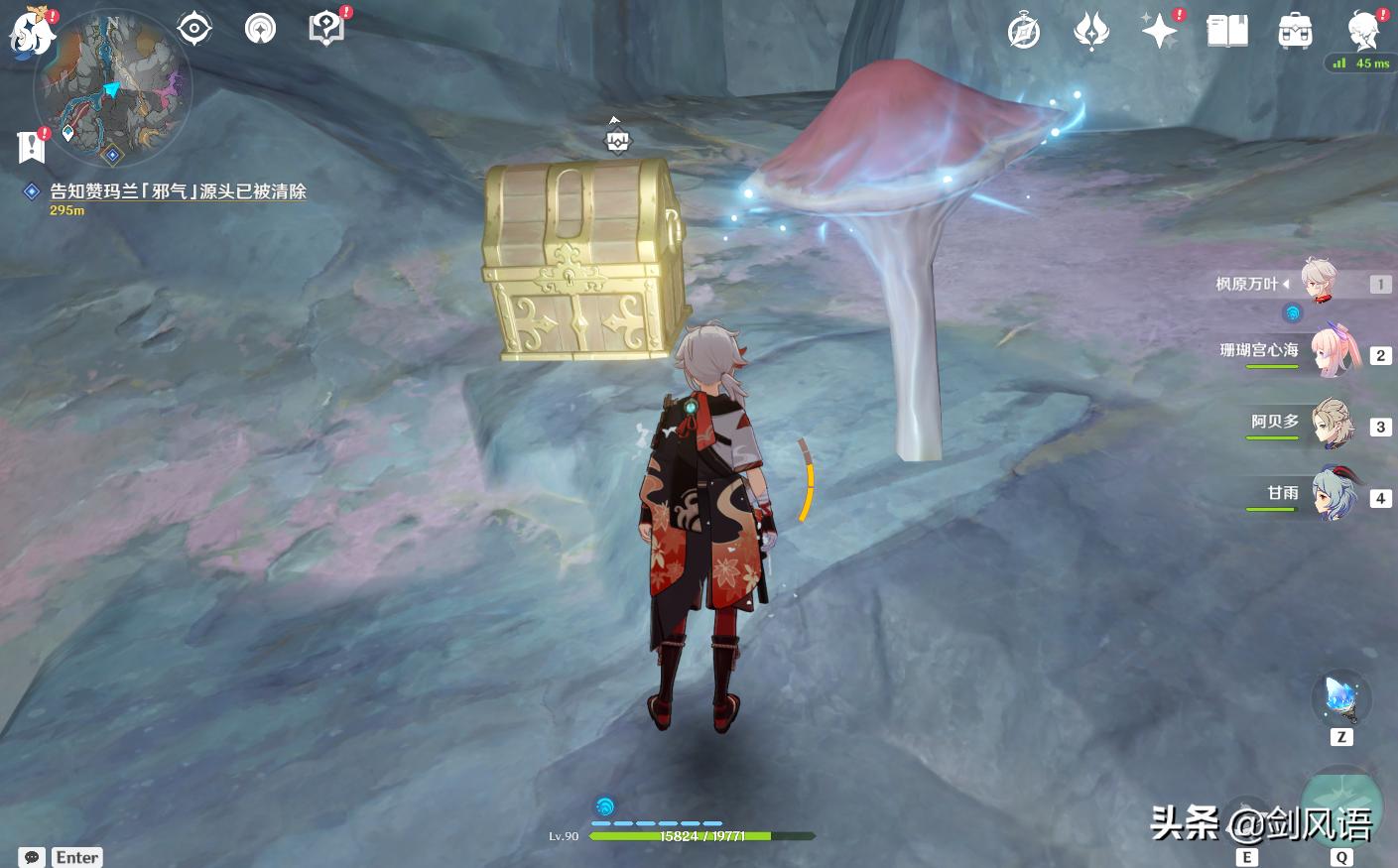
Task: Open the backpack inventory
Action: point(1295,32)
